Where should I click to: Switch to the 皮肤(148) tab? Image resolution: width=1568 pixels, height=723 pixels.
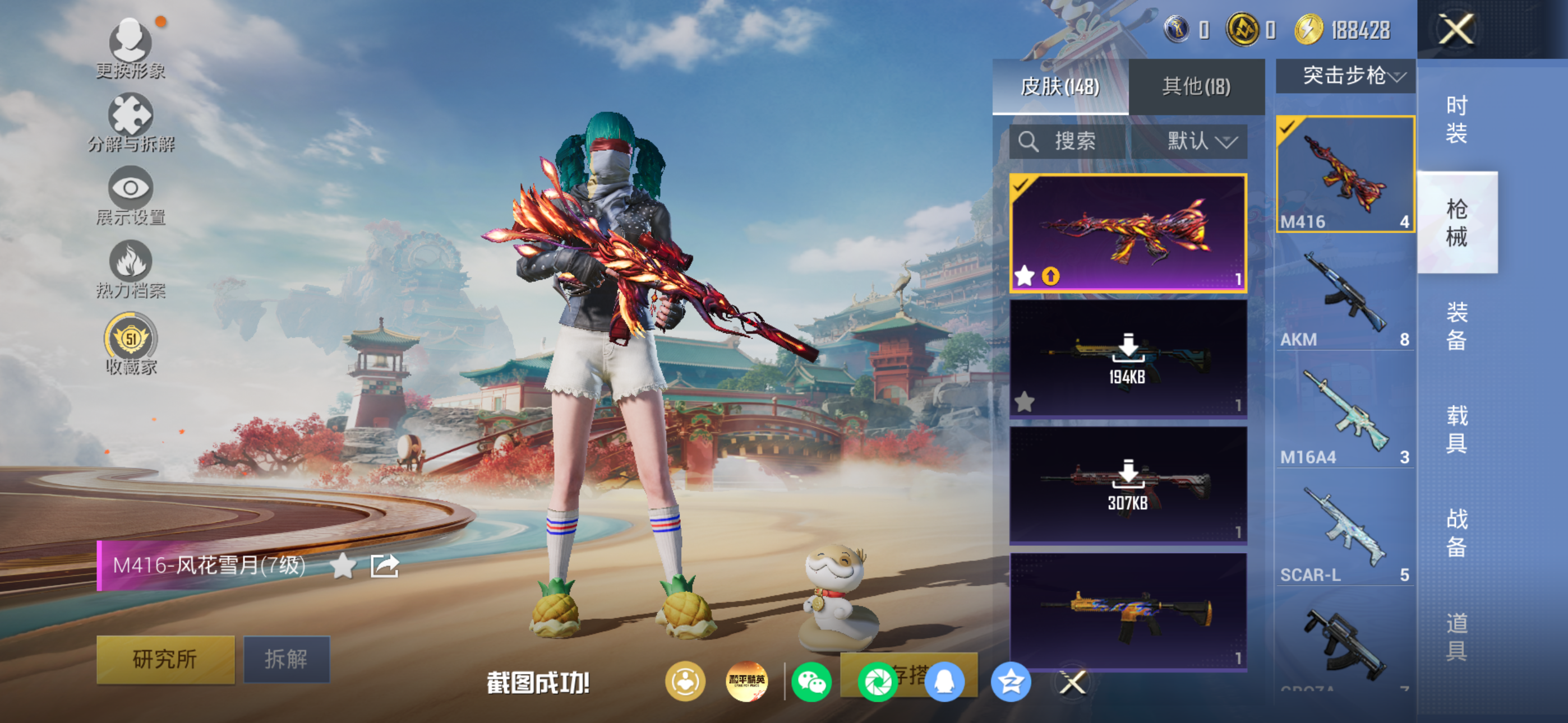click(1060, 87)
